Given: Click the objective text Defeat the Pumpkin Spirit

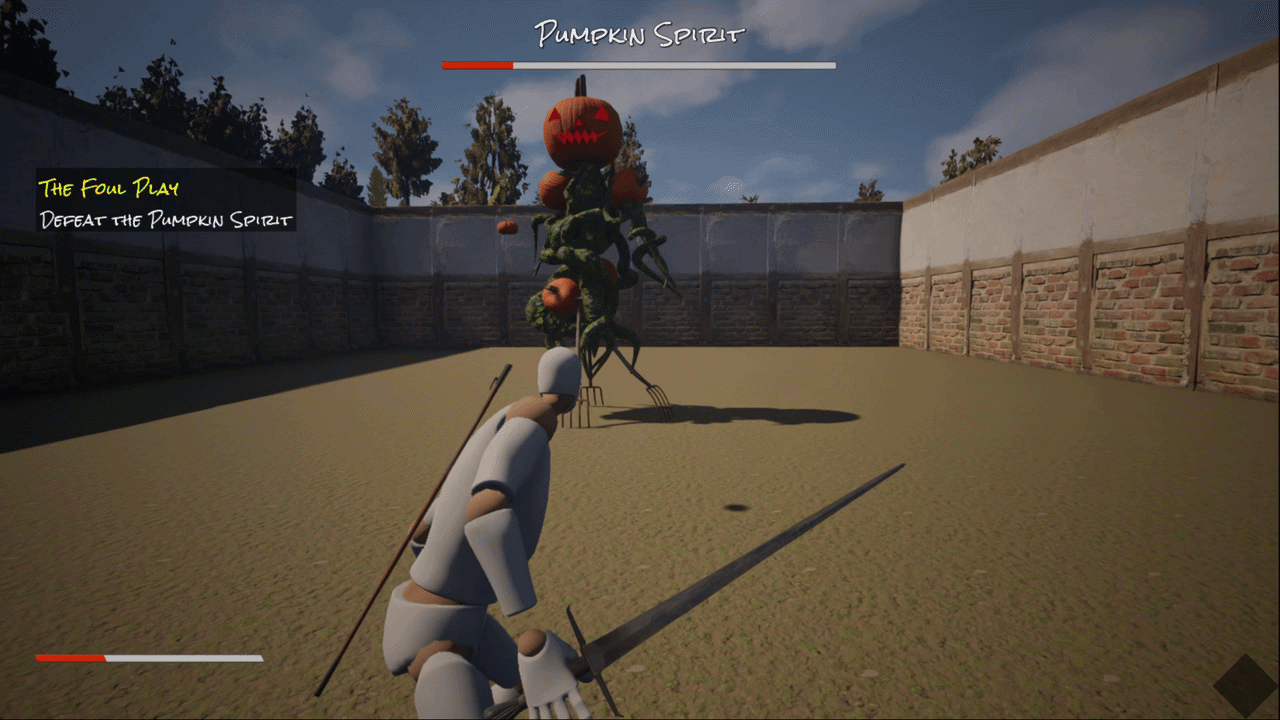Looking at the screenshot, I should [166, 220].
